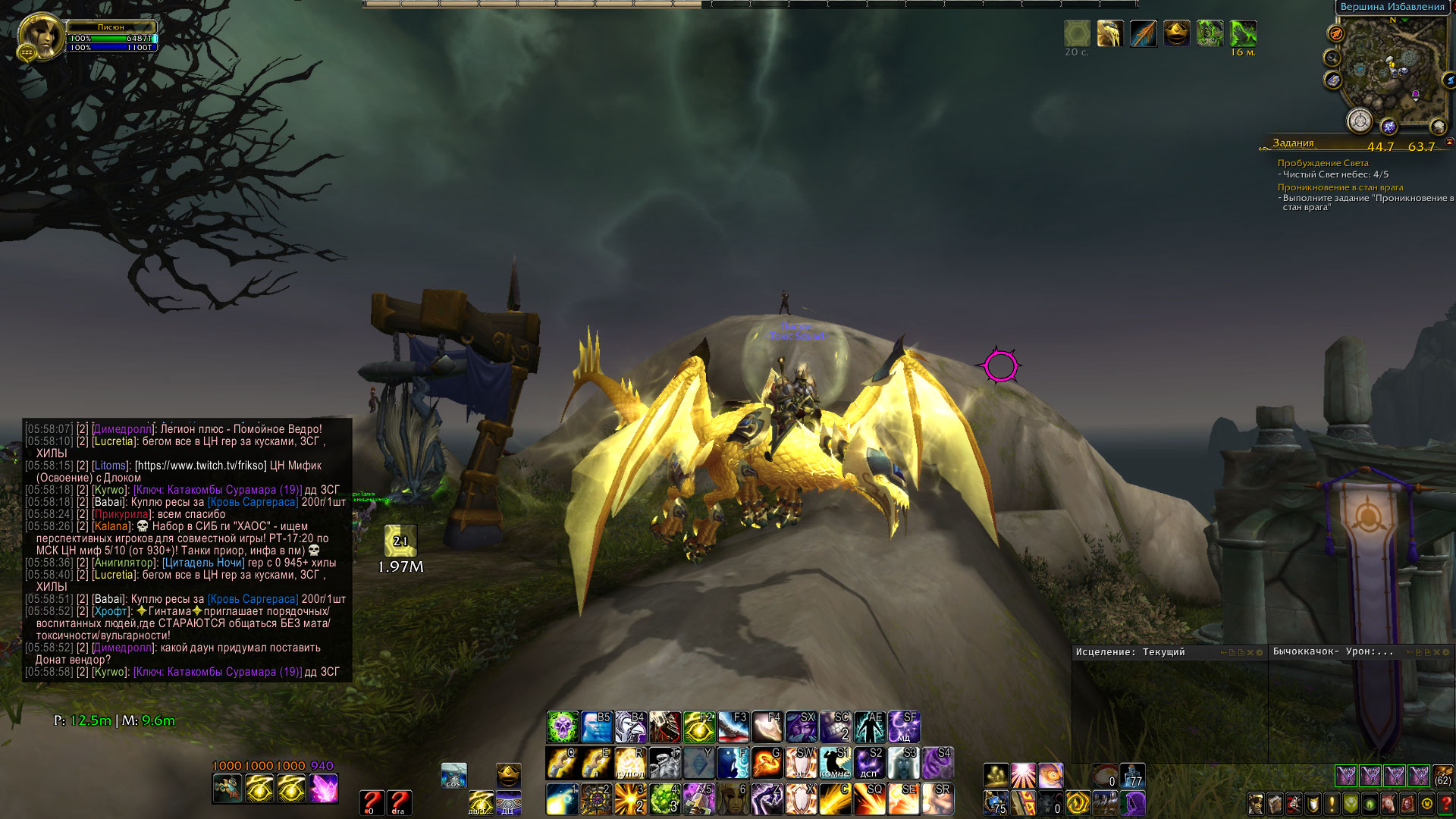Open the class hall button on the minimap
Viewport: 1456px width, 819px height.
click(1360, 121)
